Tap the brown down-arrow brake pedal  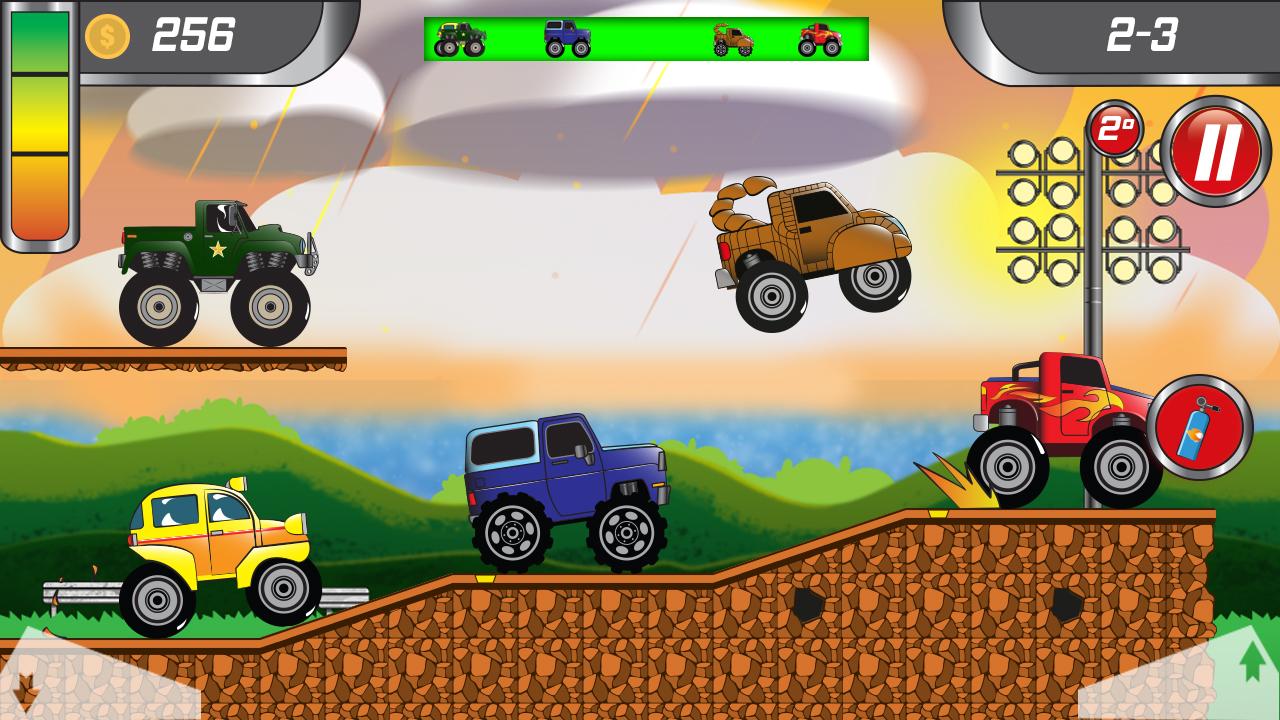(28, 687)
